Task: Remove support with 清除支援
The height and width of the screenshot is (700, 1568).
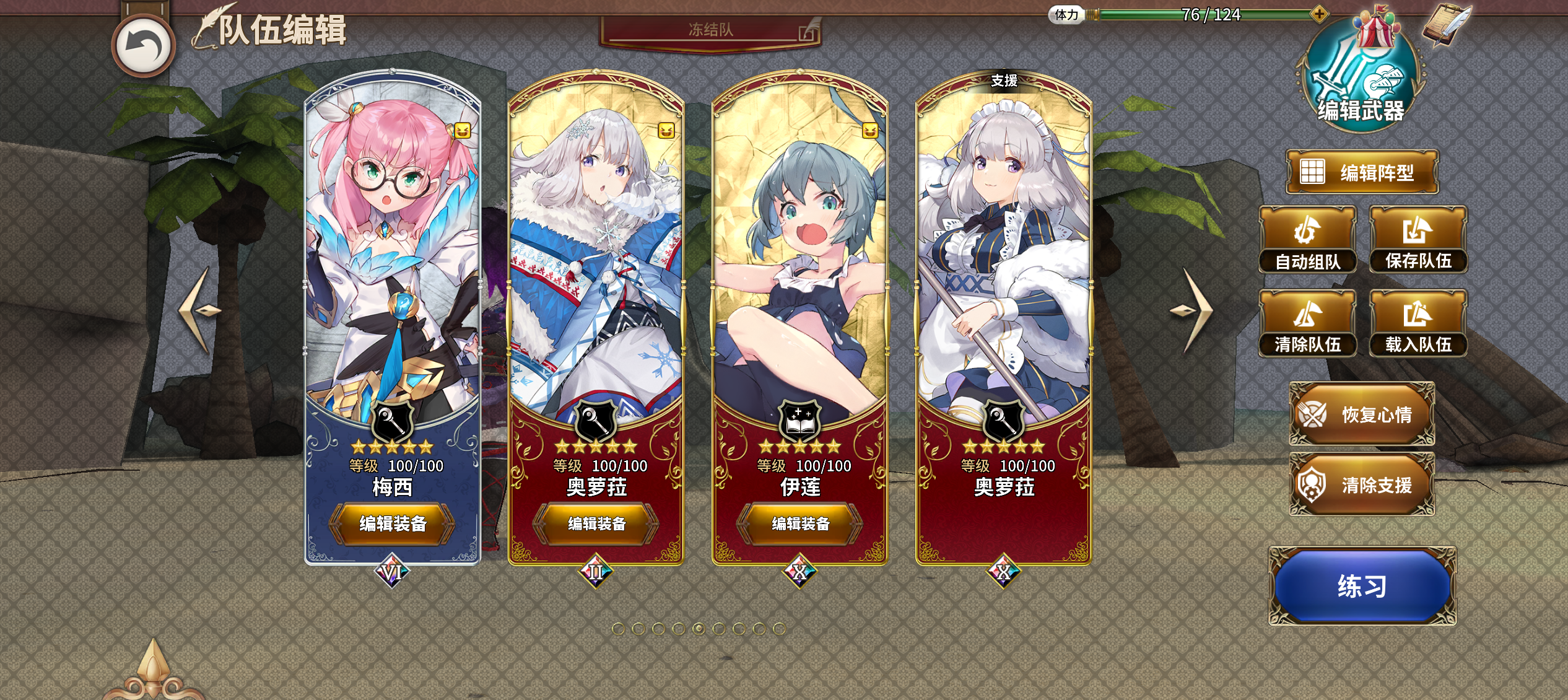Action: 1361,484
